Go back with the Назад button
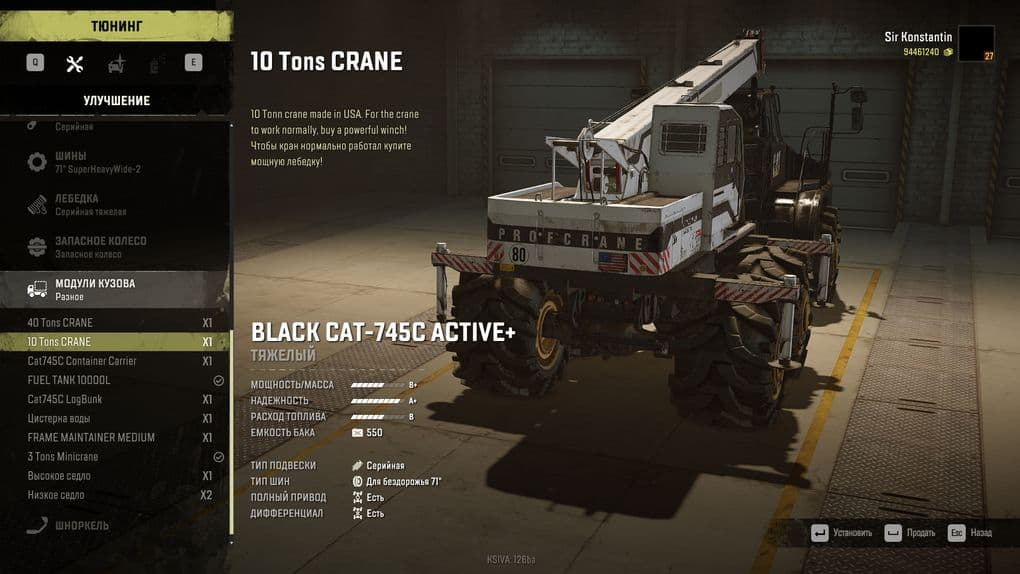 970,533
